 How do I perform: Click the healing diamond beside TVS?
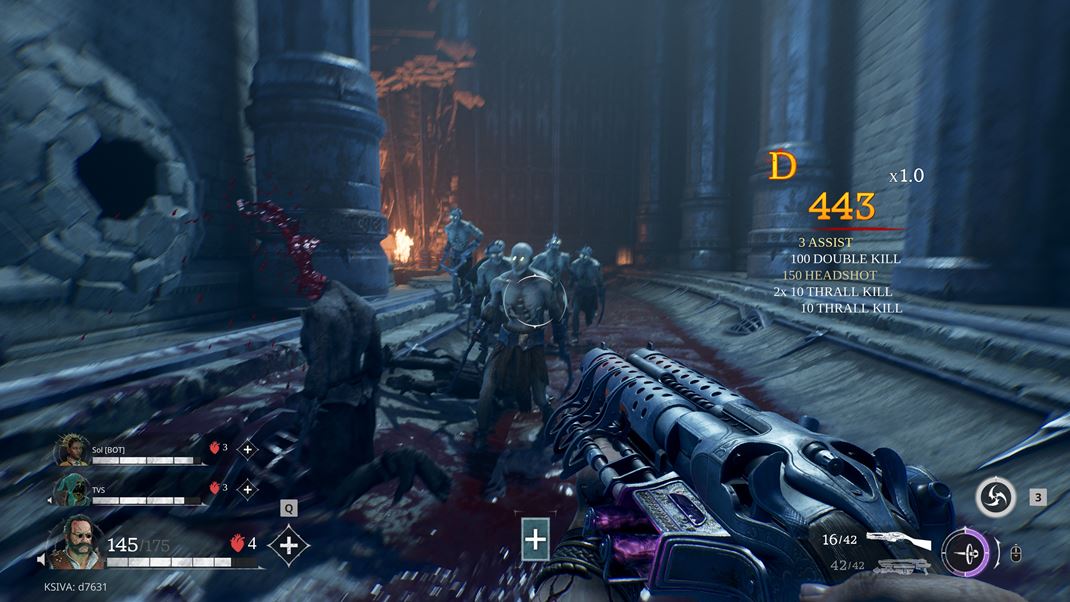tap(247, 489)
